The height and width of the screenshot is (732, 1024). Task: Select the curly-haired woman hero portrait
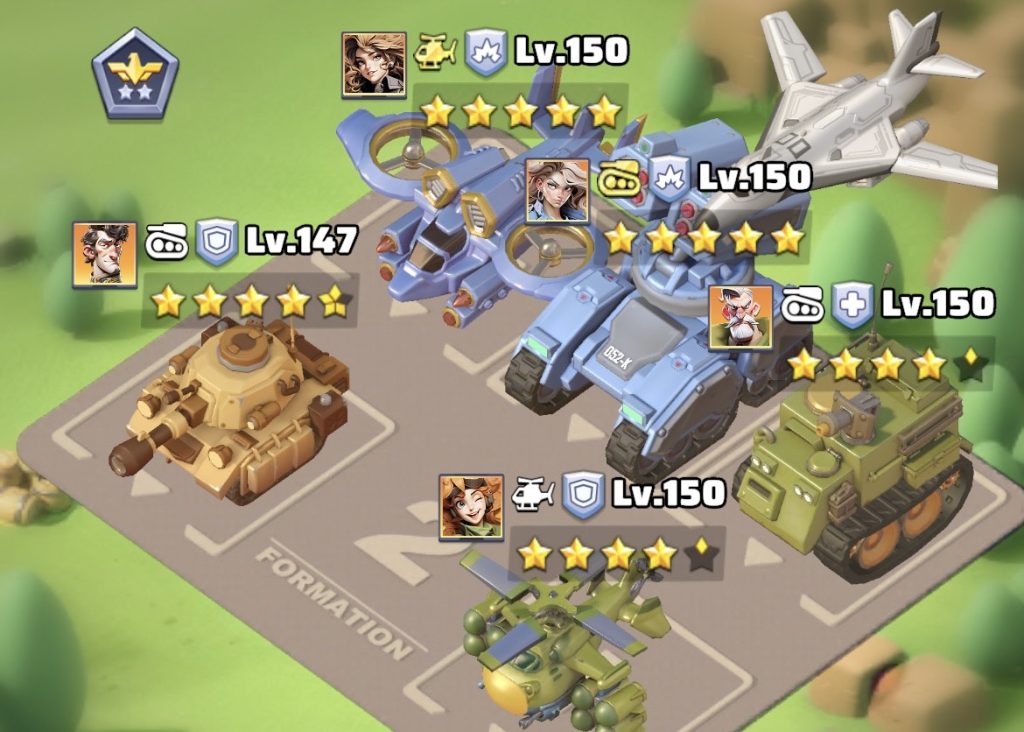coord(374,64)
